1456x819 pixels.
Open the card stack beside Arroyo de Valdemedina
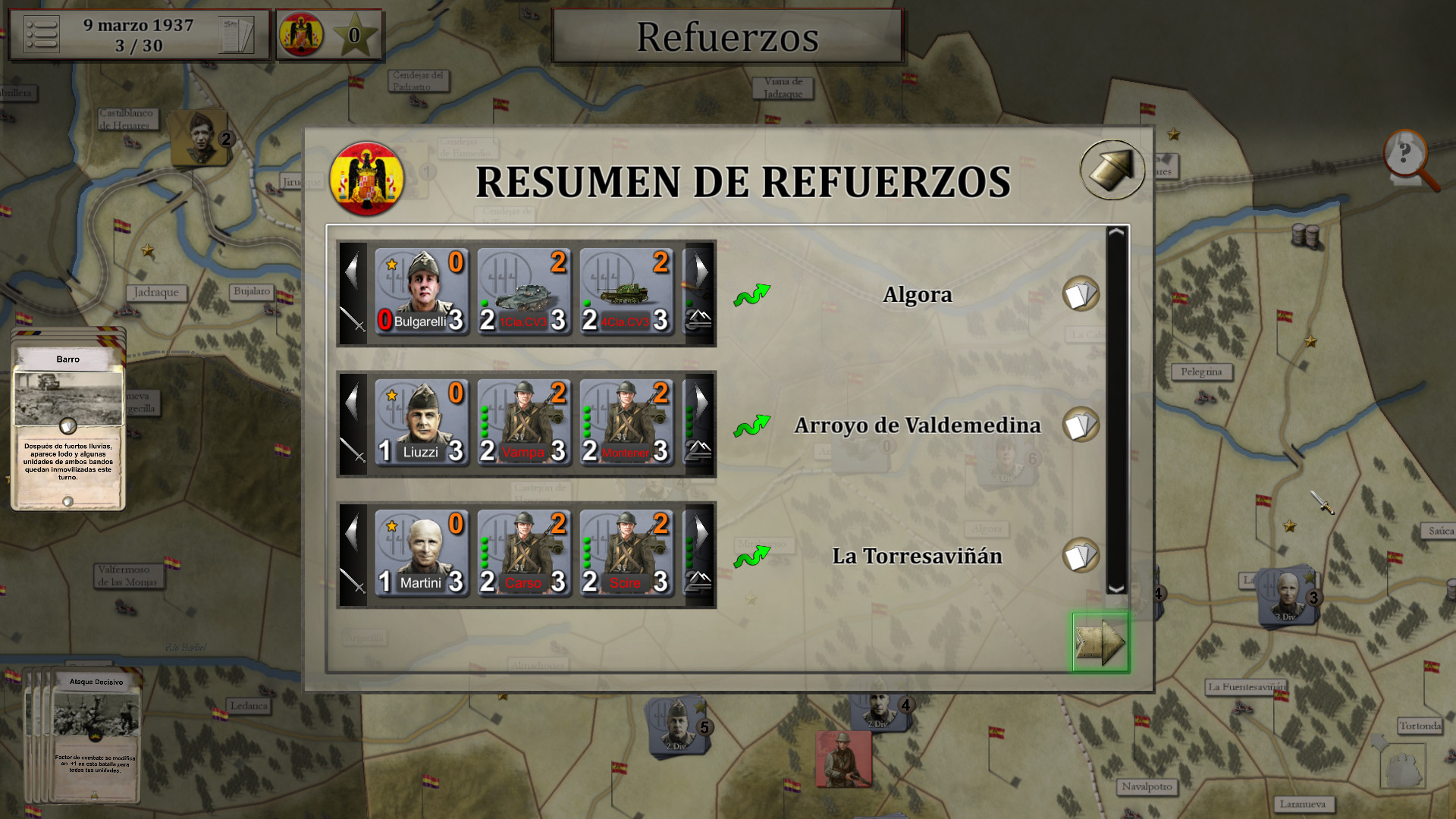tap(1082, 425)
